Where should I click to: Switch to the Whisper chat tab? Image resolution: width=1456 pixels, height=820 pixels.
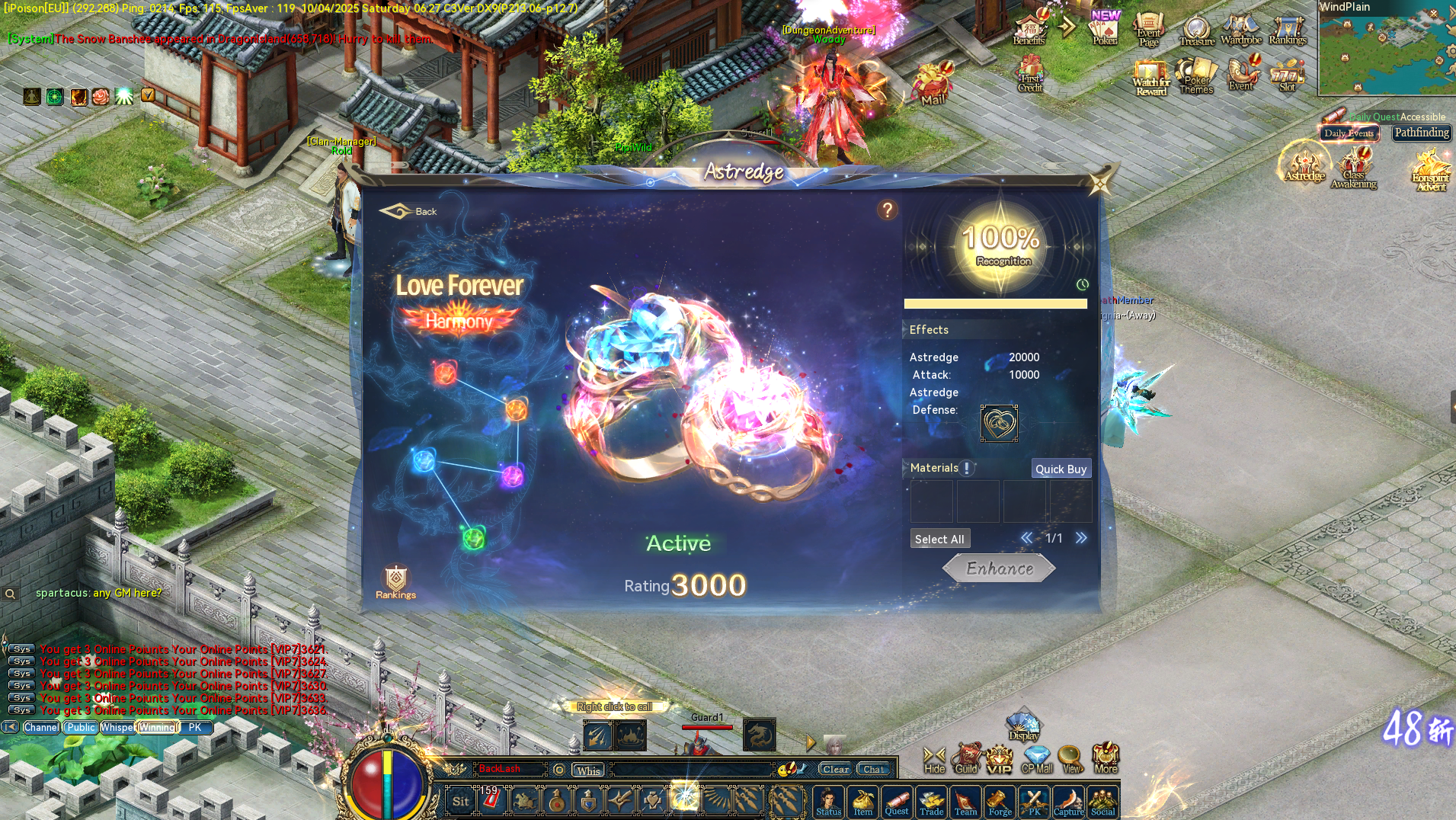pyautogui.click(x=119, y=727)
